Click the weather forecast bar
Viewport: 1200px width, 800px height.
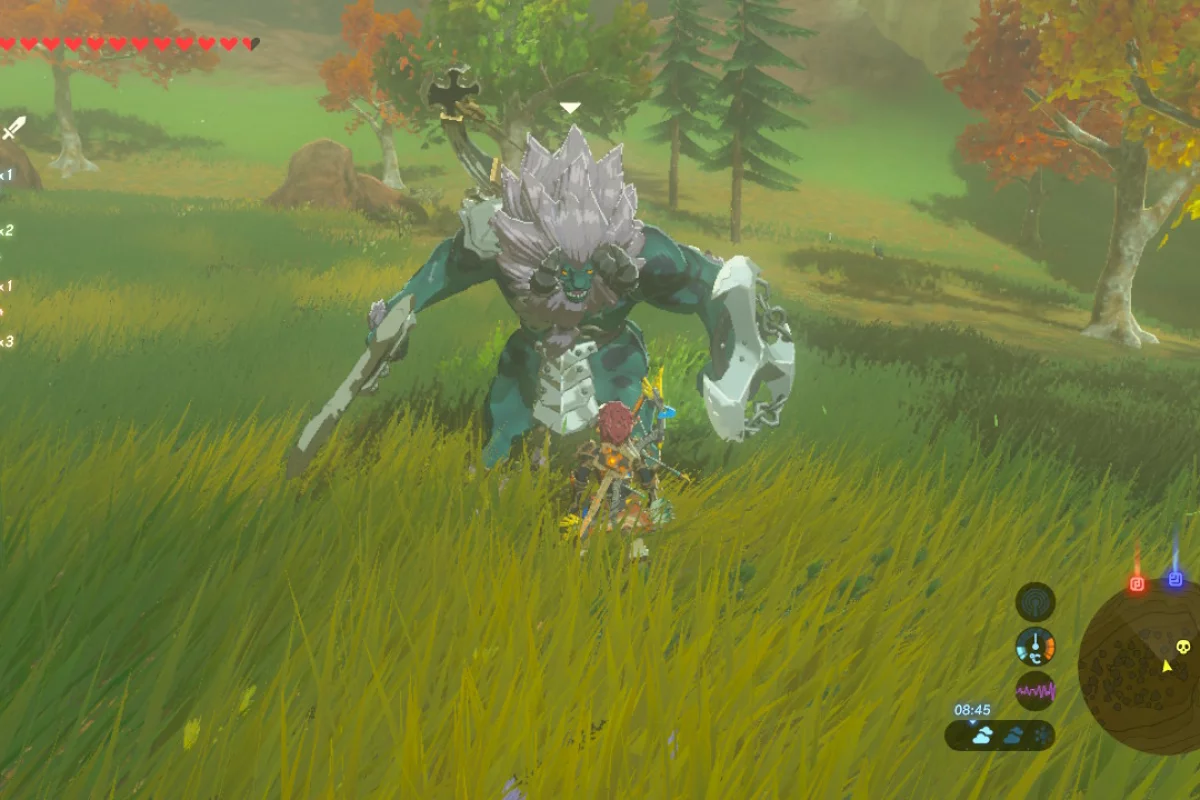coord(1000,736)
